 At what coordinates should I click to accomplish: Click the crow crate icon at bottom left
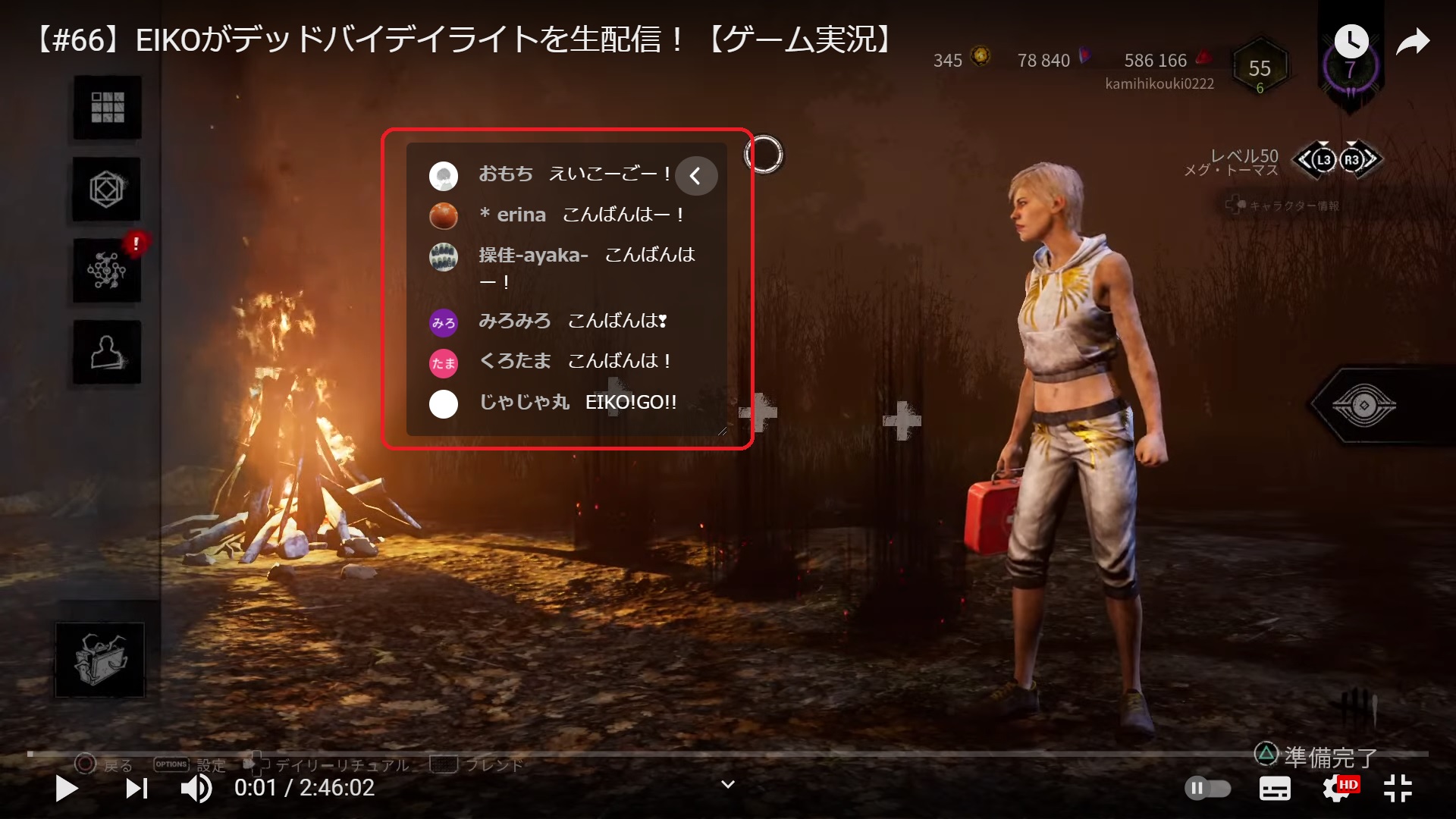[x=98, y=659]
